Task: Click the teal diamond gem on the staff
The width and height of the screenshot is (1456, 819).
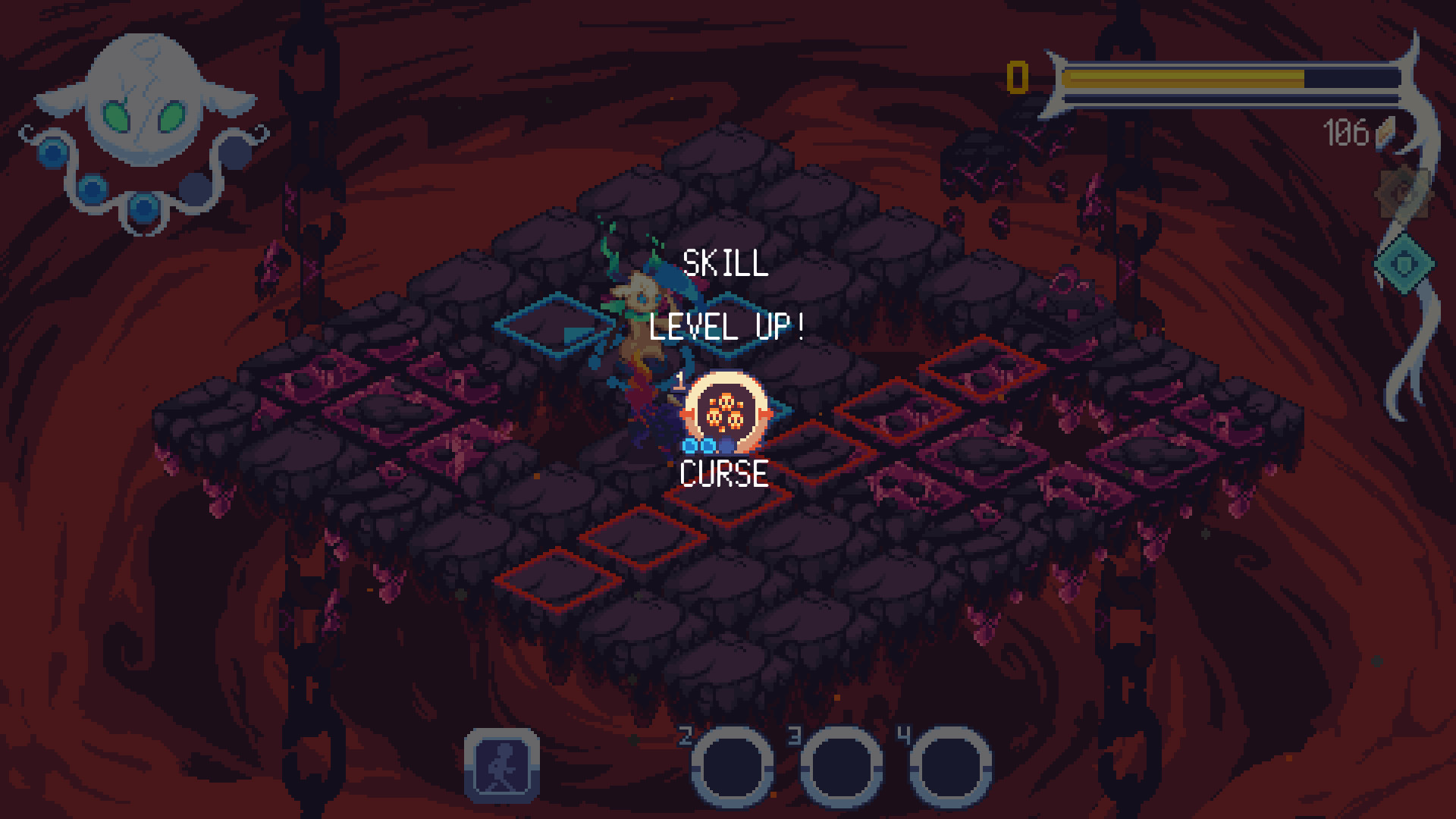Action: click(1404, 264)
